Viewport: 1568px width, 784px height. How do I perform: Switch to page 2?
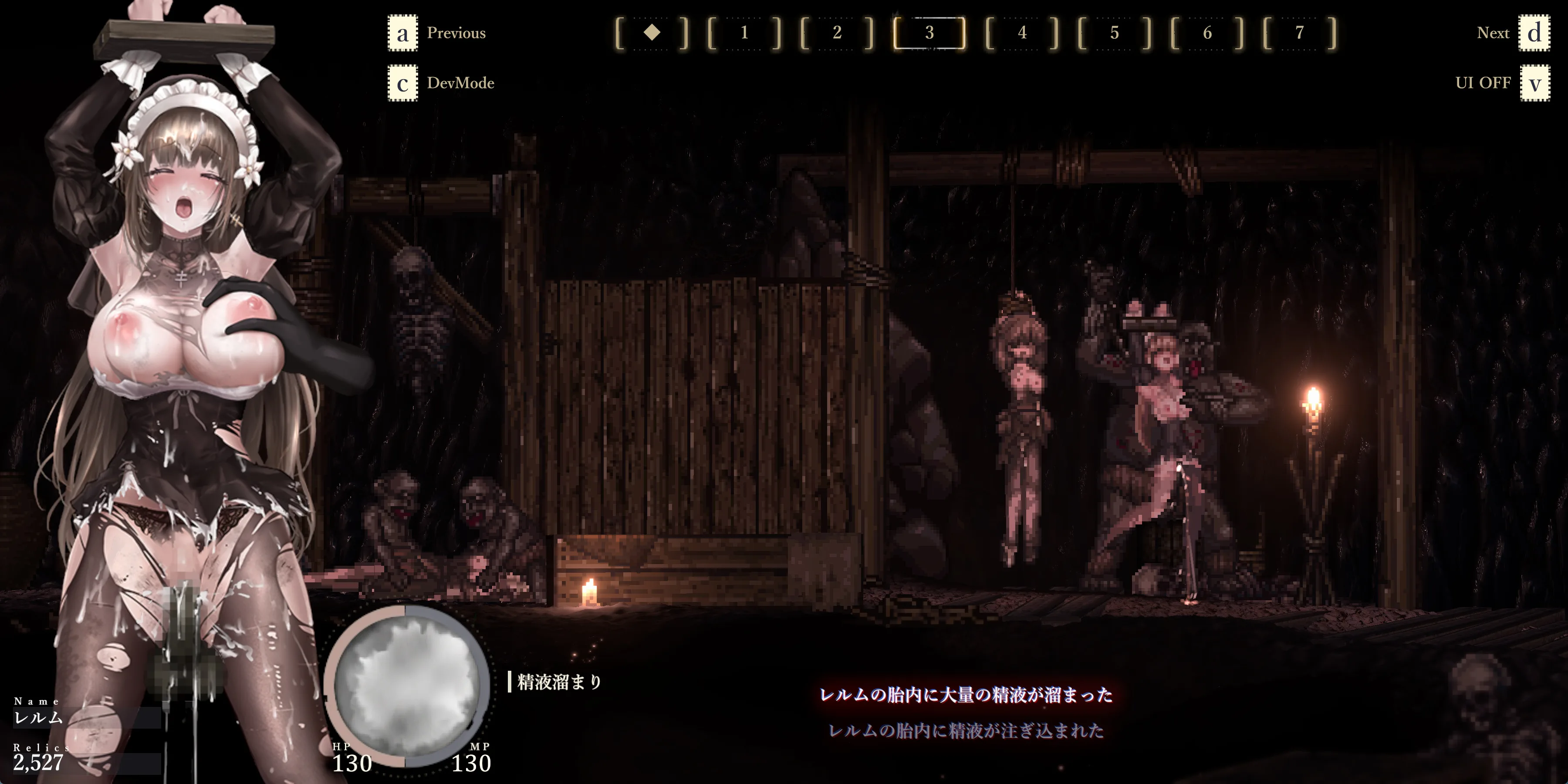click(837, 33)
